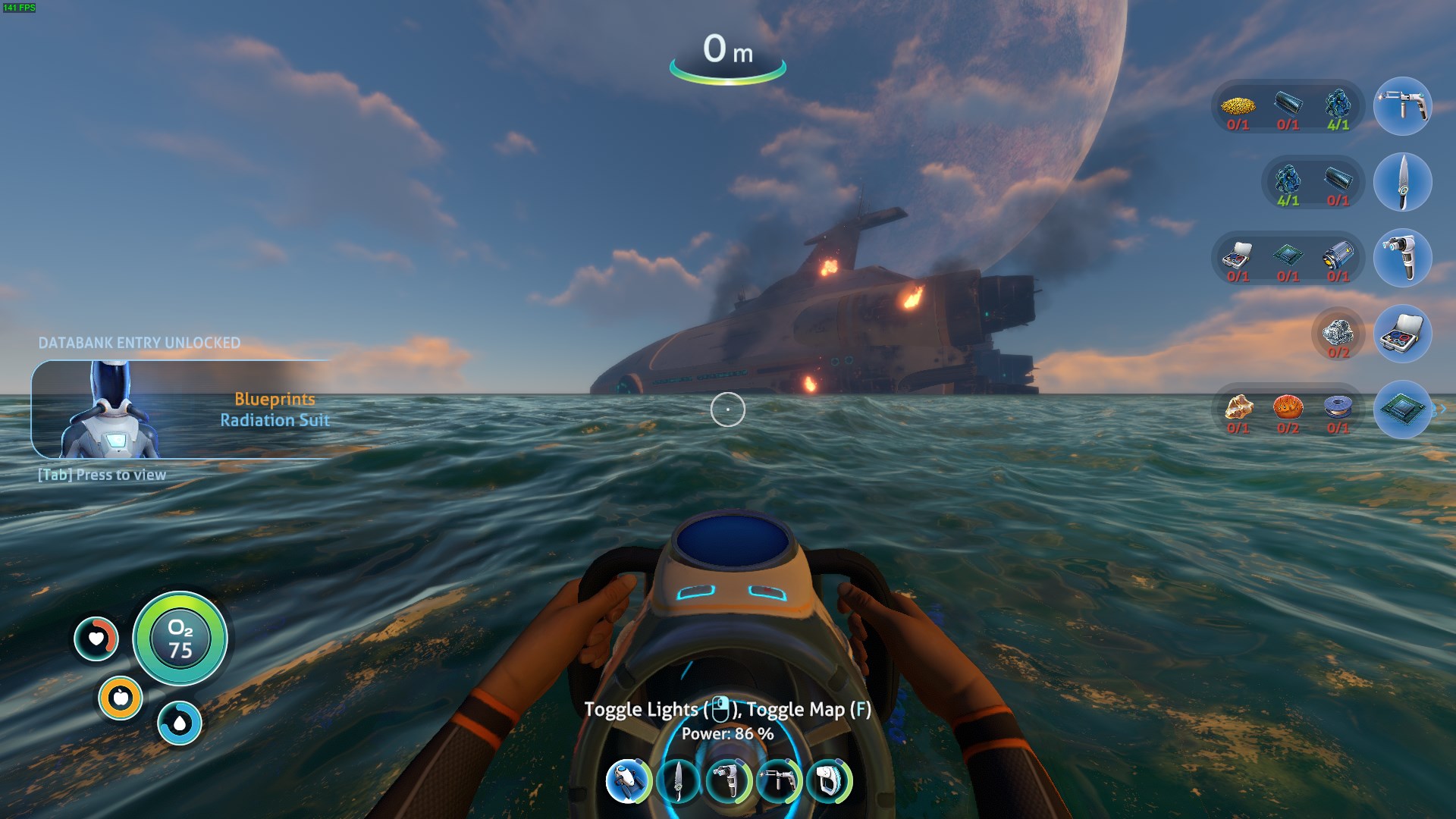
Task: Click the heart-shaped health indicator
Action: point(97,639)
